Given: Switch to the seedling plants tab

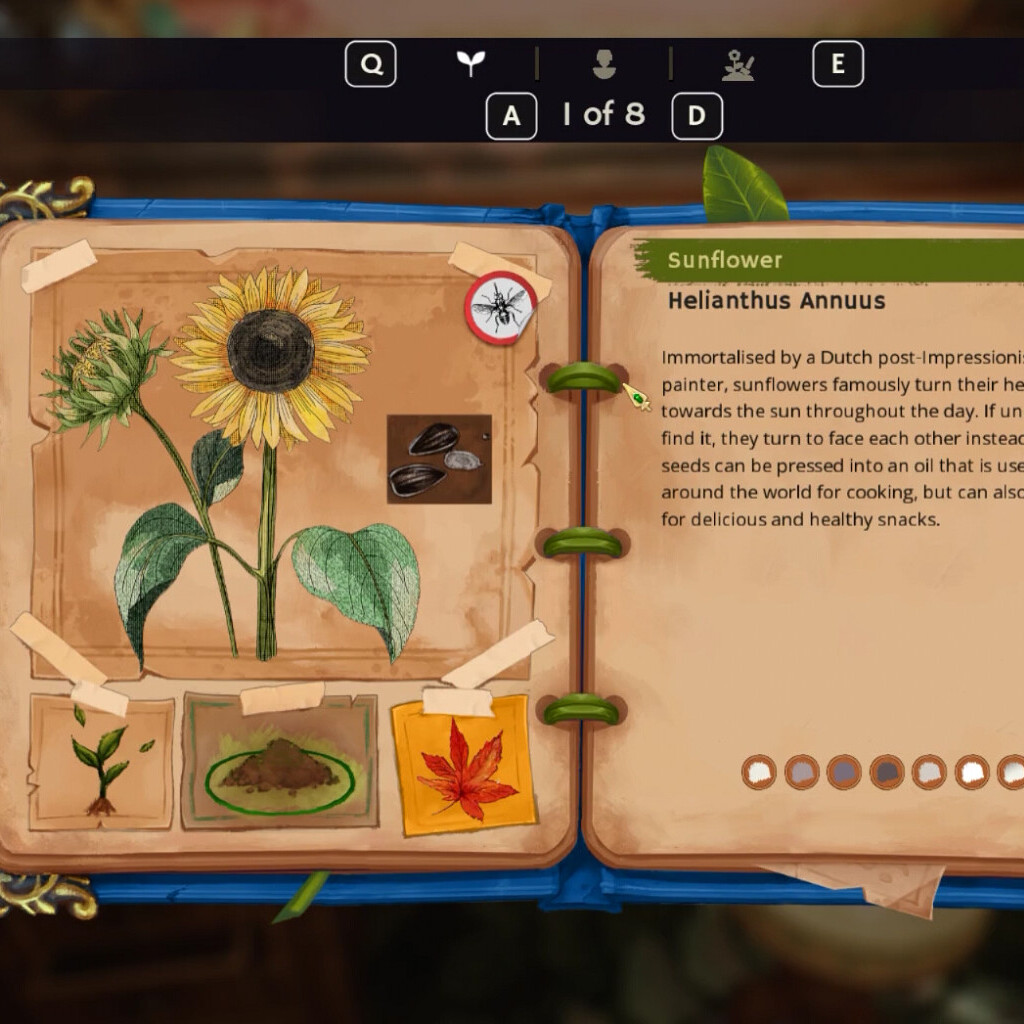Looking at the screenshot, I should [470, 64].
